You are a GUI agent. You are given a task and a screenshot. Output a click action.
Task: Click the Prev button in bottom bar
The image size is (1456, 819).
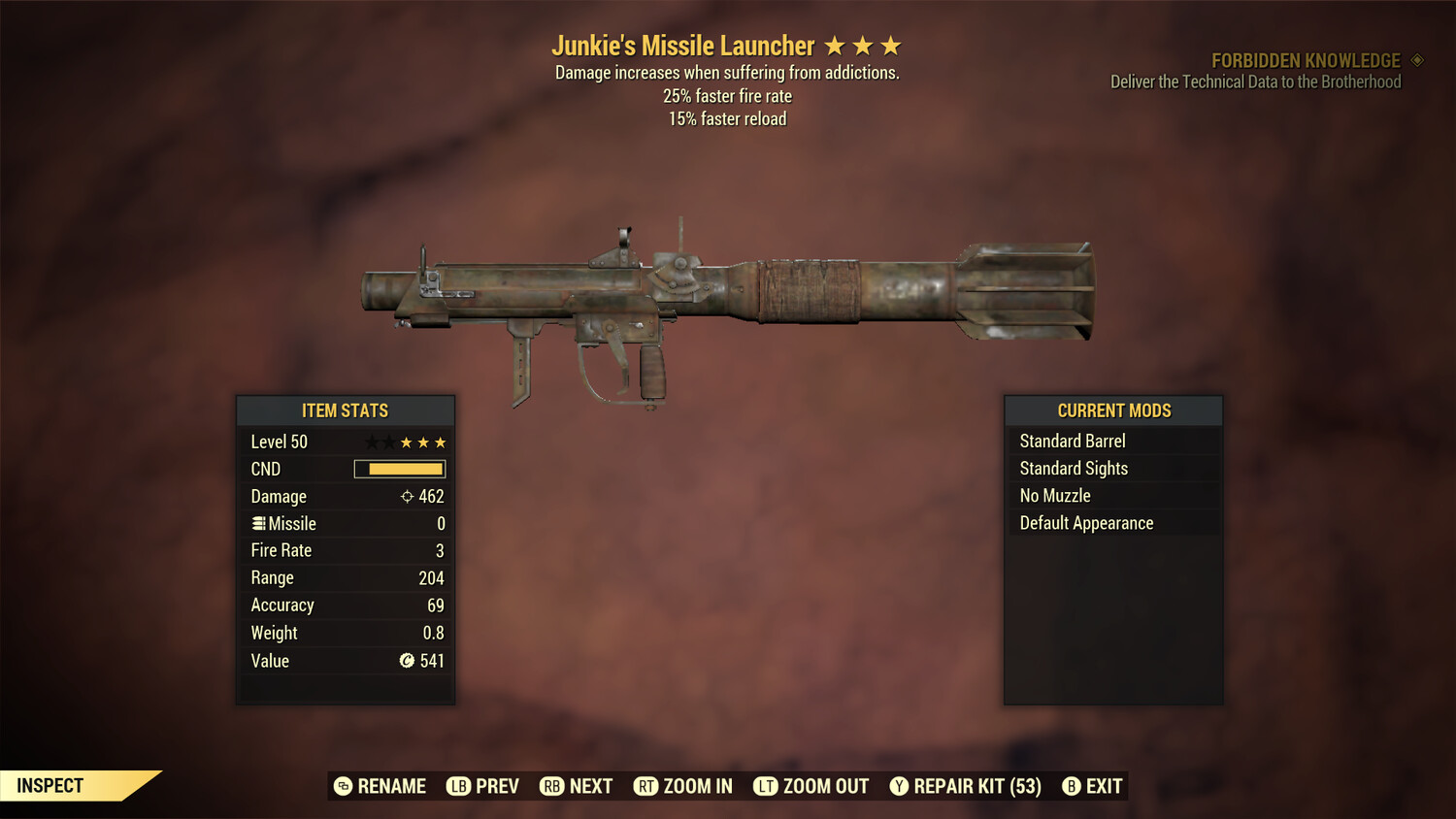point(482,786)
